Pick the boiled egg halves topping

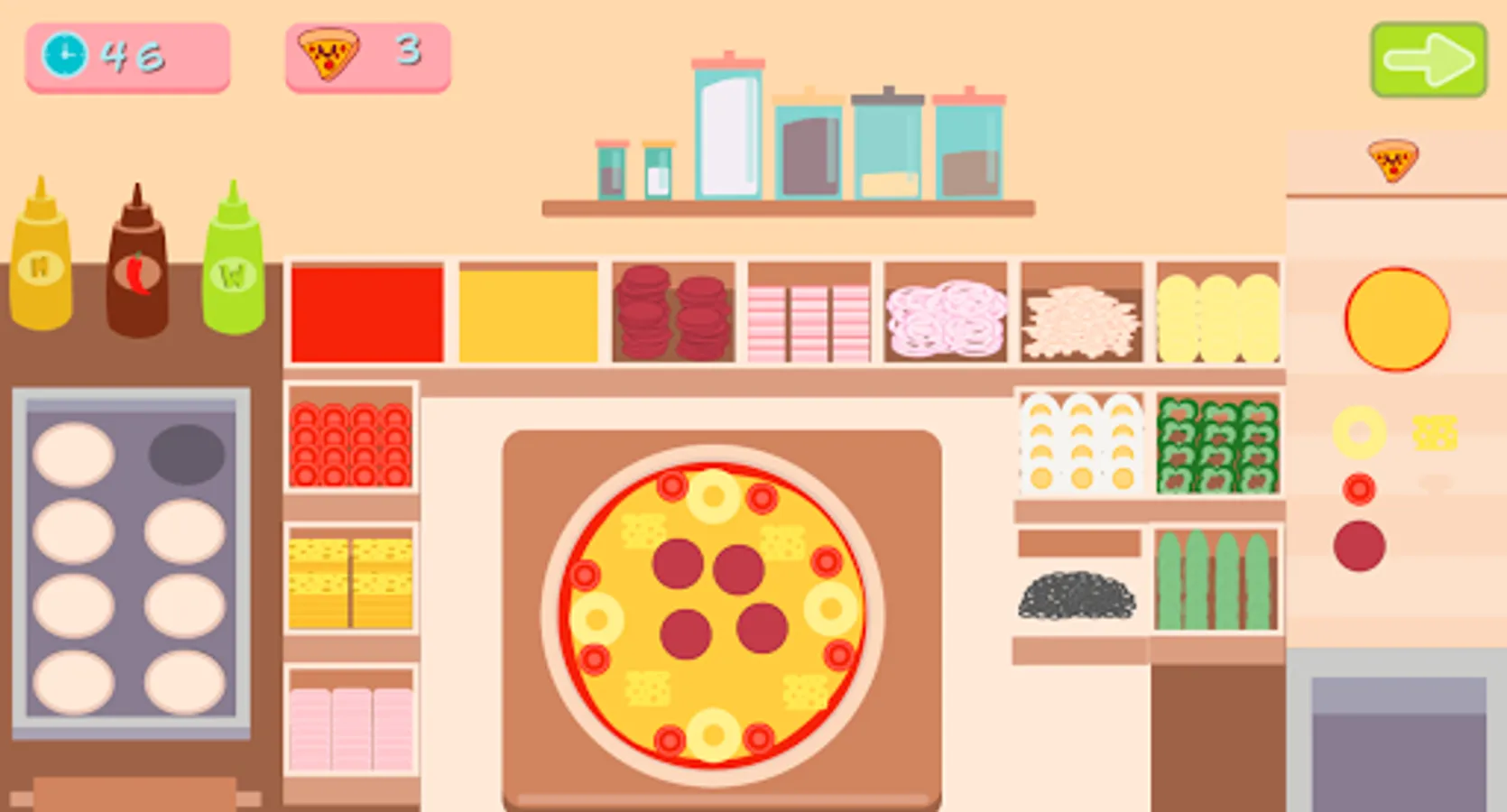pos(1078,442)
